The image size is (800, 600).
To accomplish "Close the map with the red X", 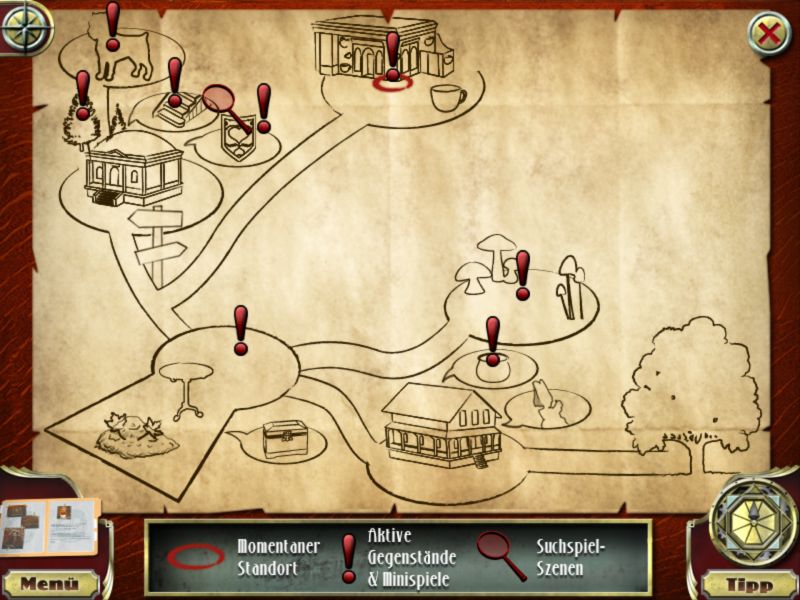I will click(x=769, y=34).
